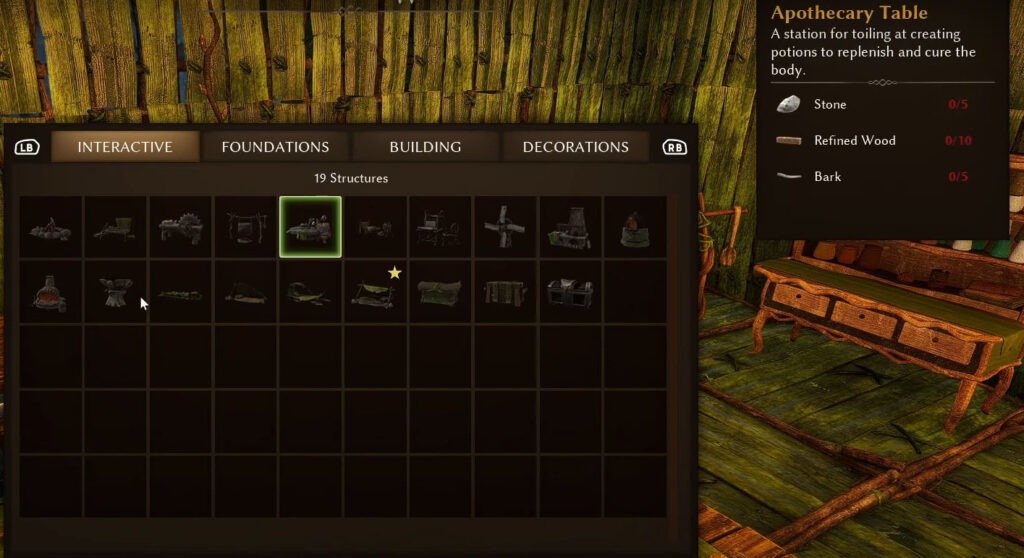This screenshot has width=1024, height=558.
Task: Select the starred lean-to shelter slot
Action: click(x=375, y=292)
